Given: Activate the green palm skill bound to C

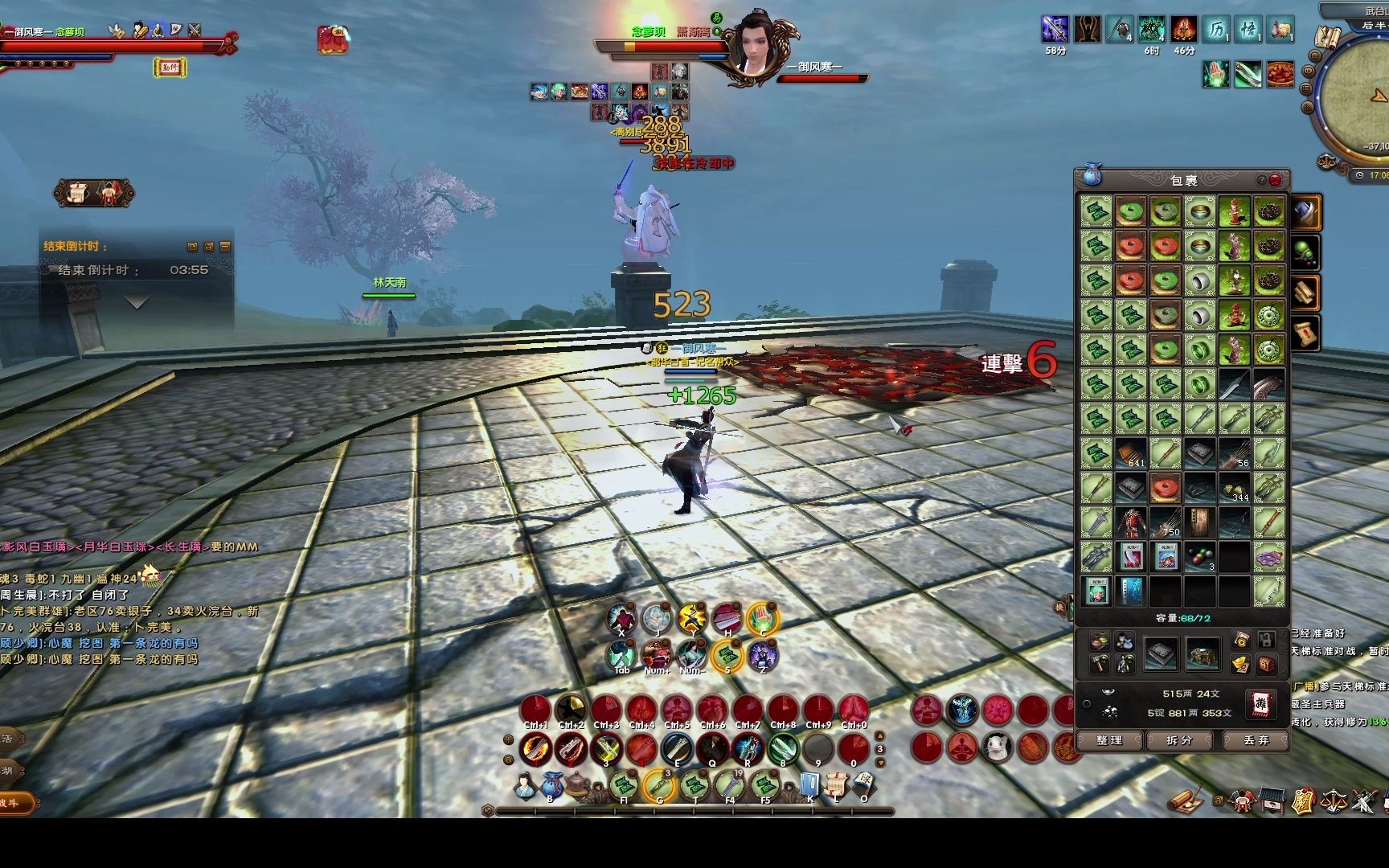Looking at the screenshot, I should (762, 620).
